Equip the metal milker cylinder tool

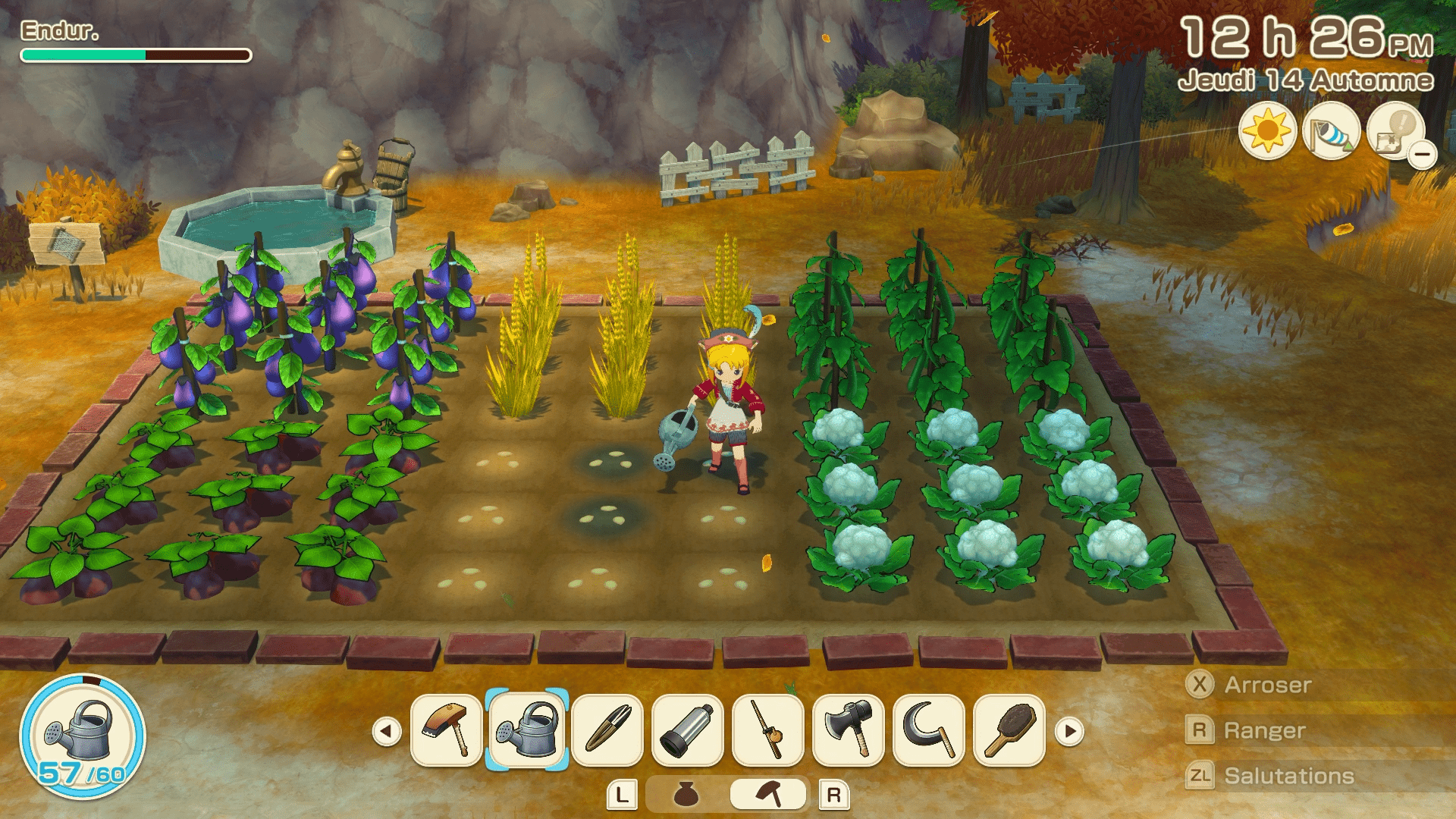point(688,730)
